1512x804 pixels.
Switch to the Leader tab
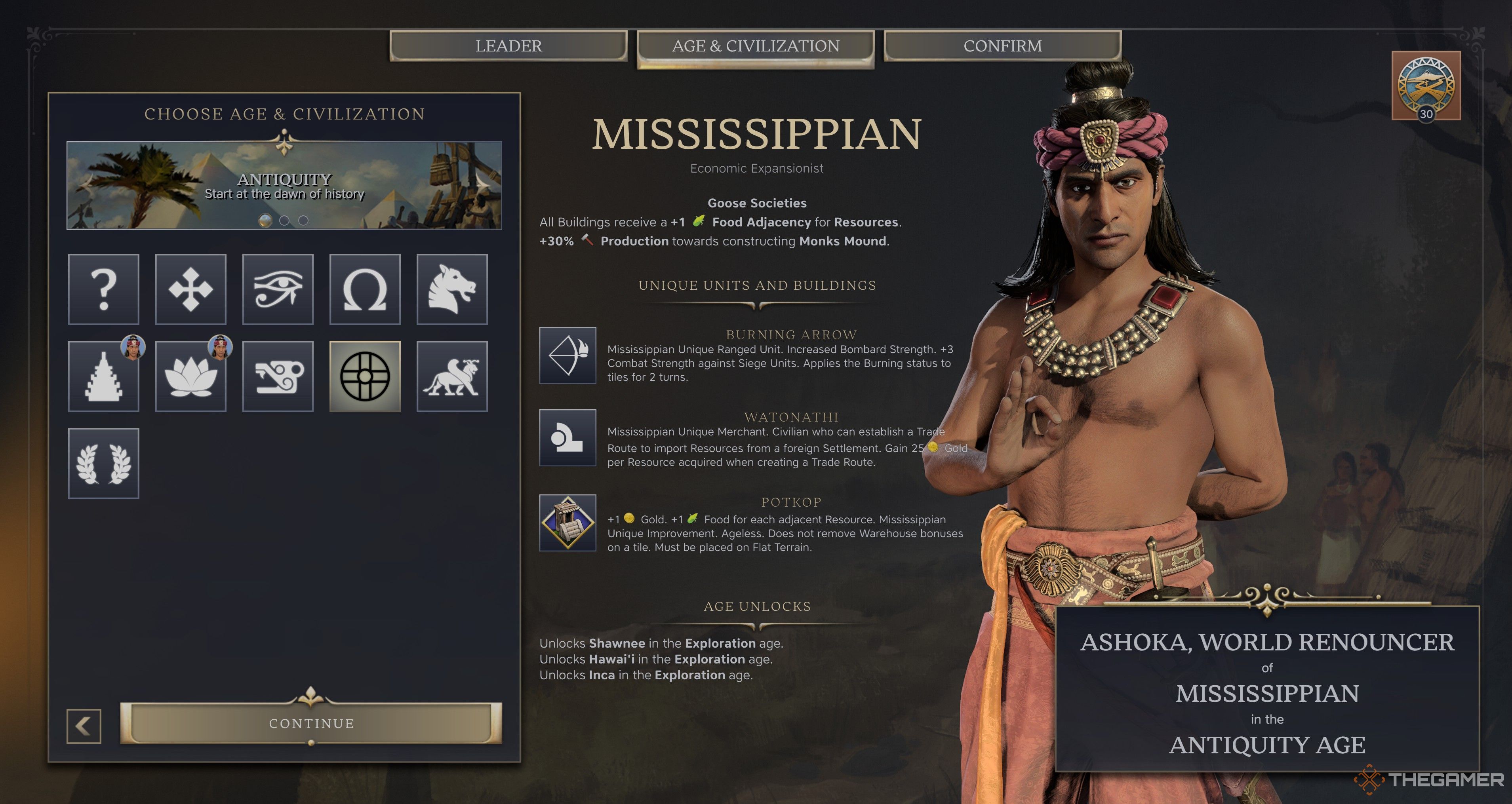508,46
